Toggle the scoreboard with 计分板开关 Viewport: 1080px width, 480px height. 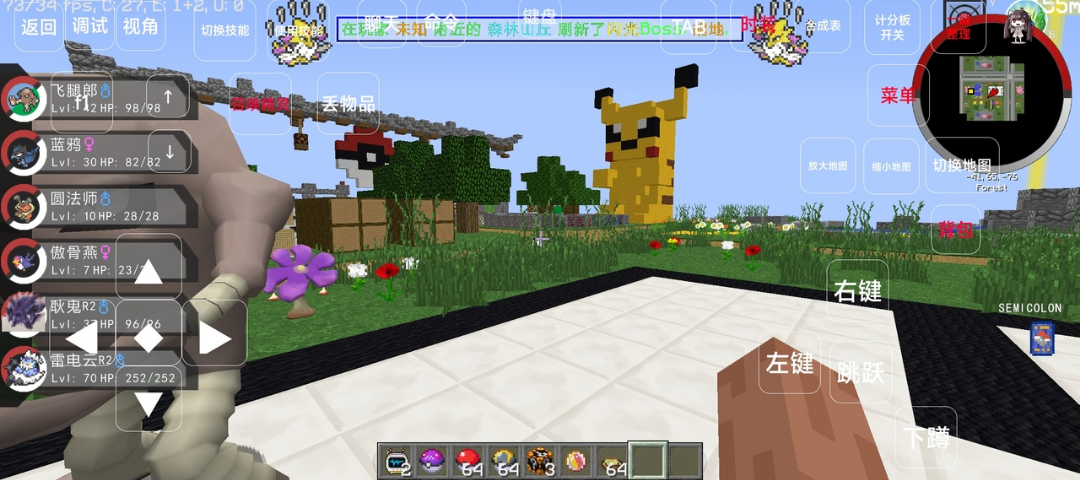(x=893, y=27)
